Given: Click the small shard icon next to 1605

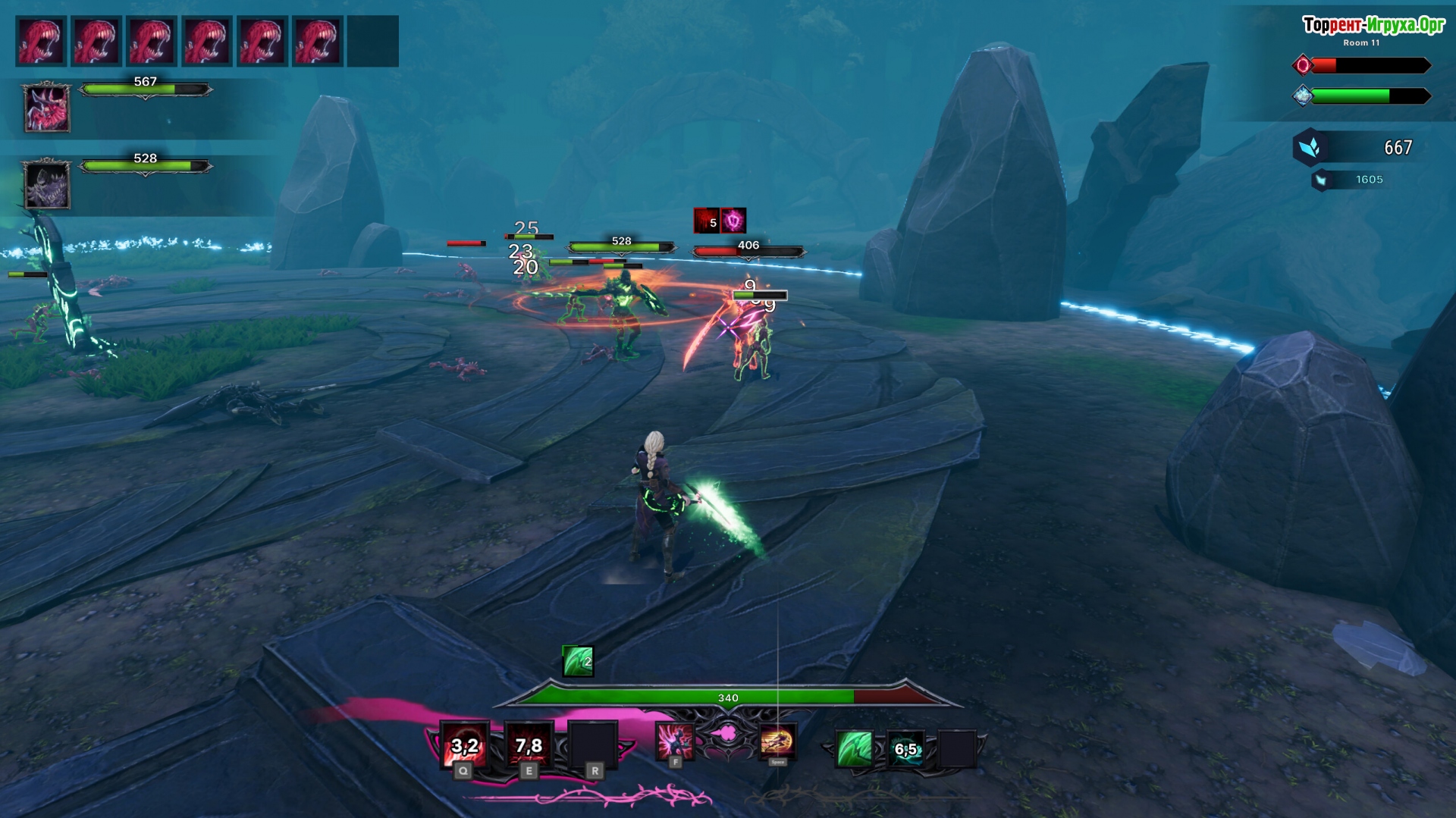Looking at the screenshot, I should (x=1321, y=180).
